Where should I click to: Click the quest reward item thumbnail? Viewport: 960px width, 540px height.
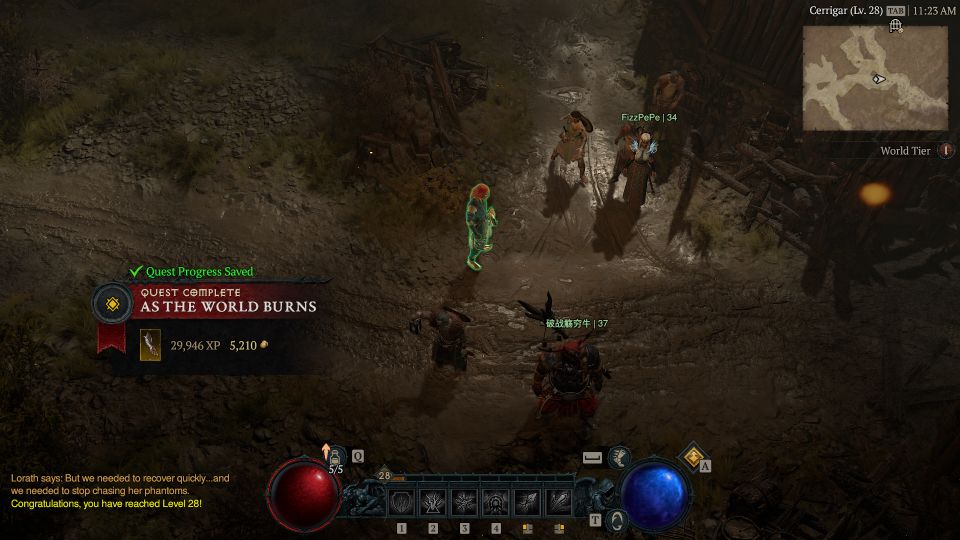coord(150,345)
